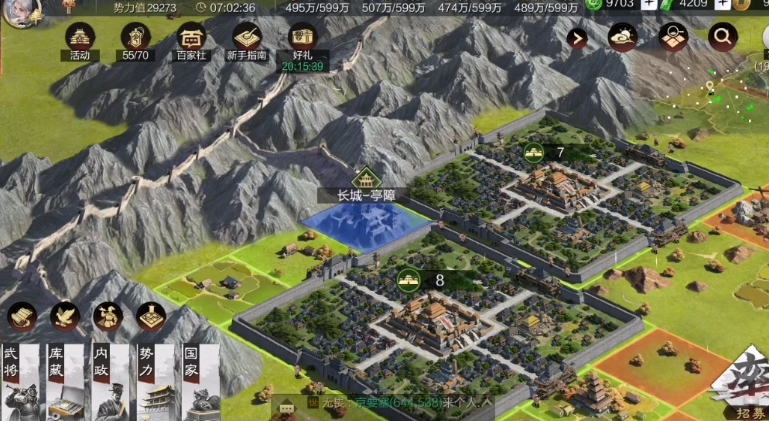Click the magnifying glass search button

721,38
